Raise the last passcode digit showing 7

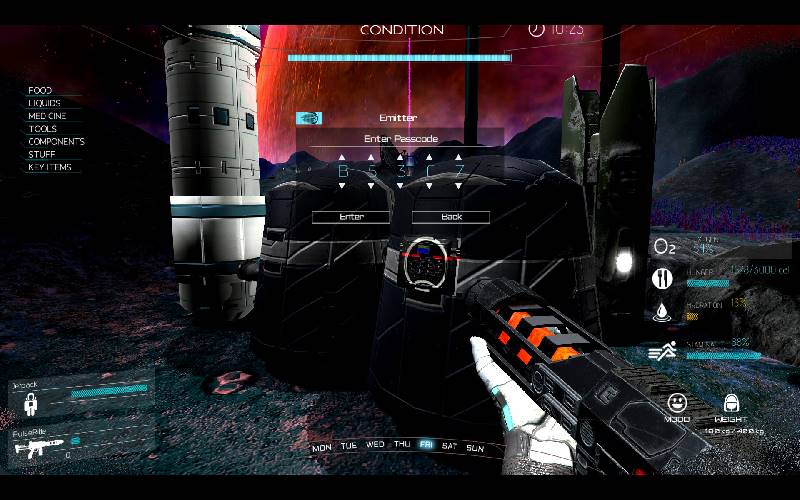[x=459, y=157]
